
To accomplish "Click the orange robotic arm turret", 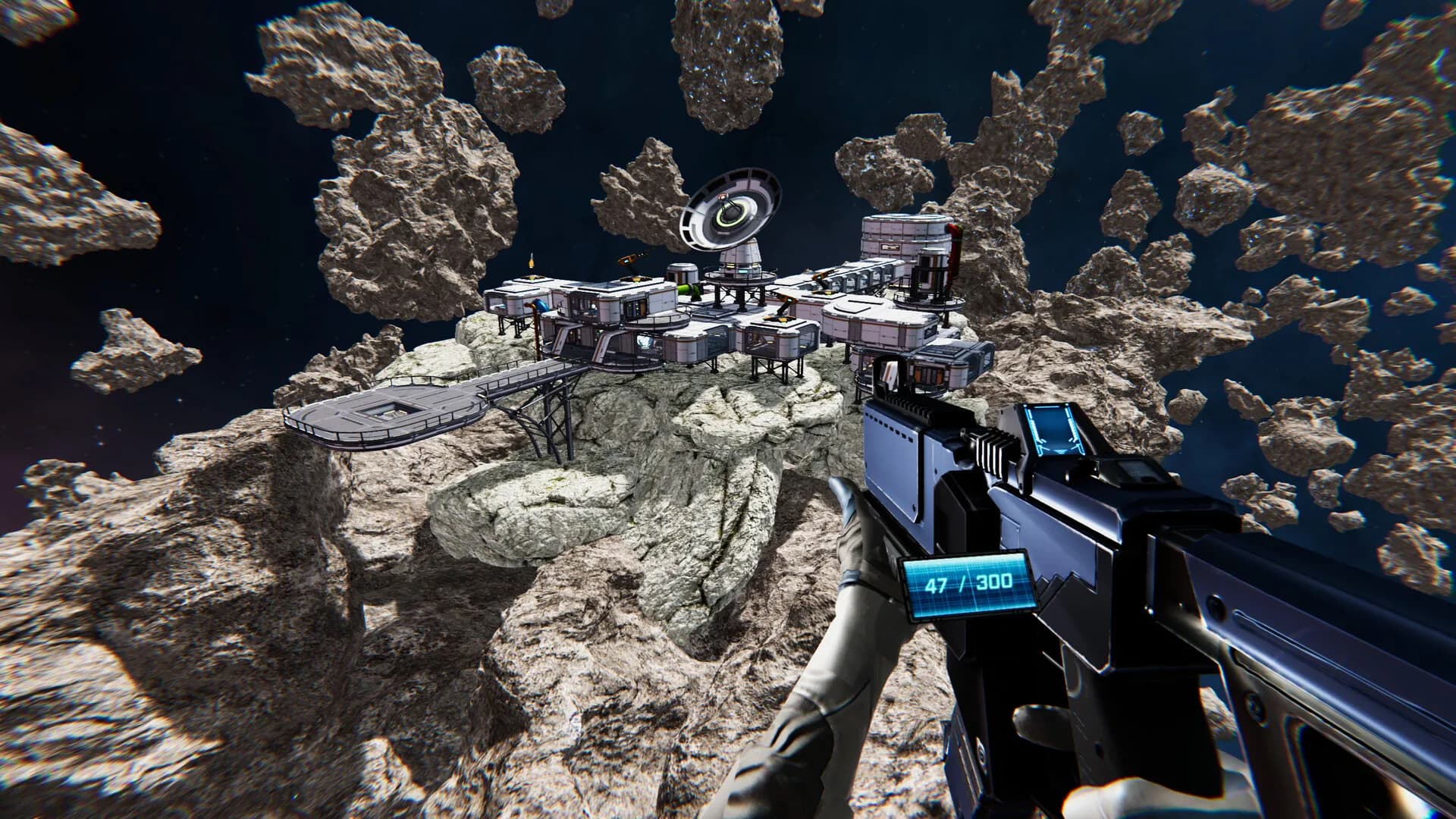I will [x=629, y=259].
